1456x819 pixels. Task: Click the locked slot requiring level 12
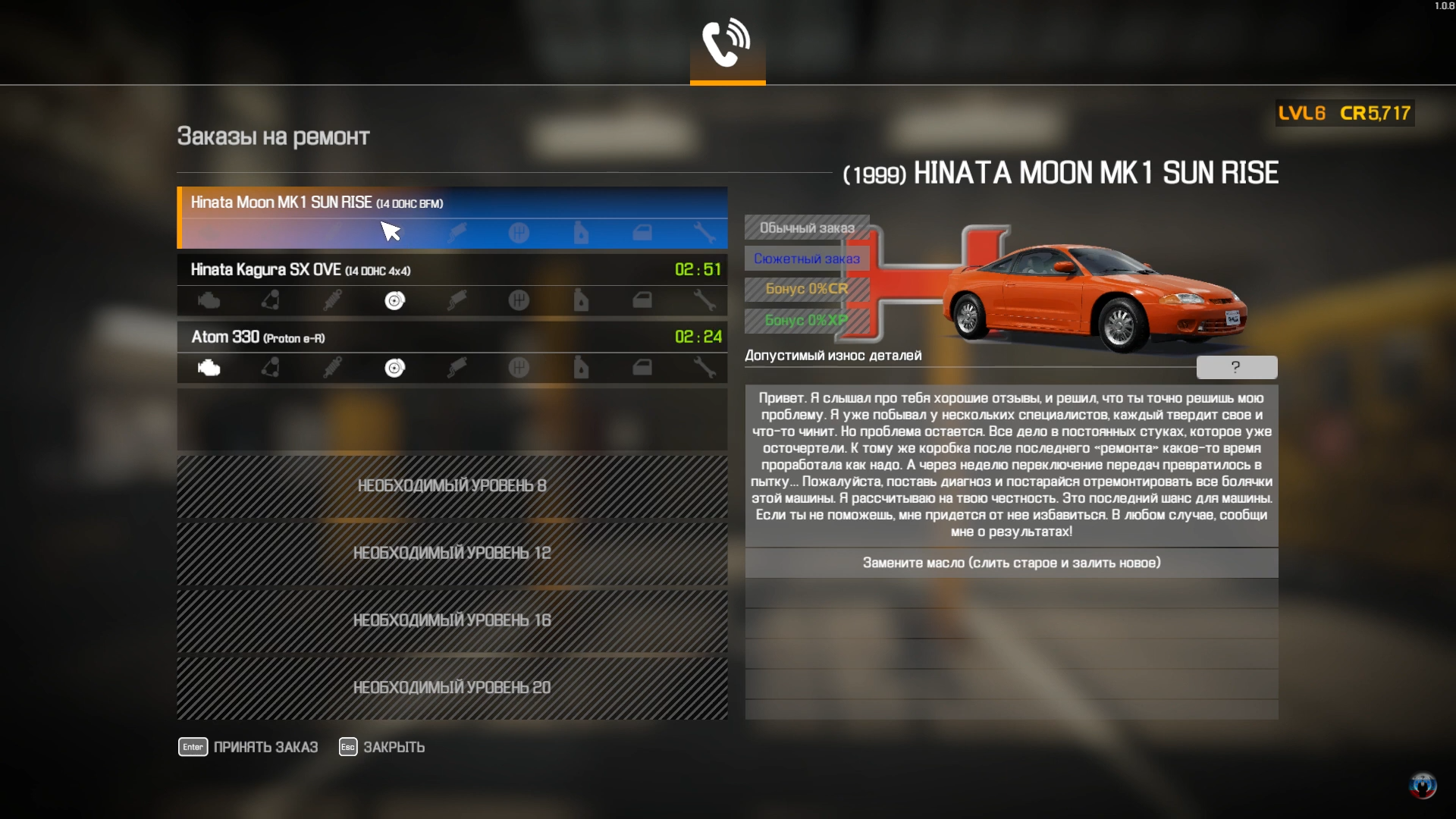coord(452,554)
